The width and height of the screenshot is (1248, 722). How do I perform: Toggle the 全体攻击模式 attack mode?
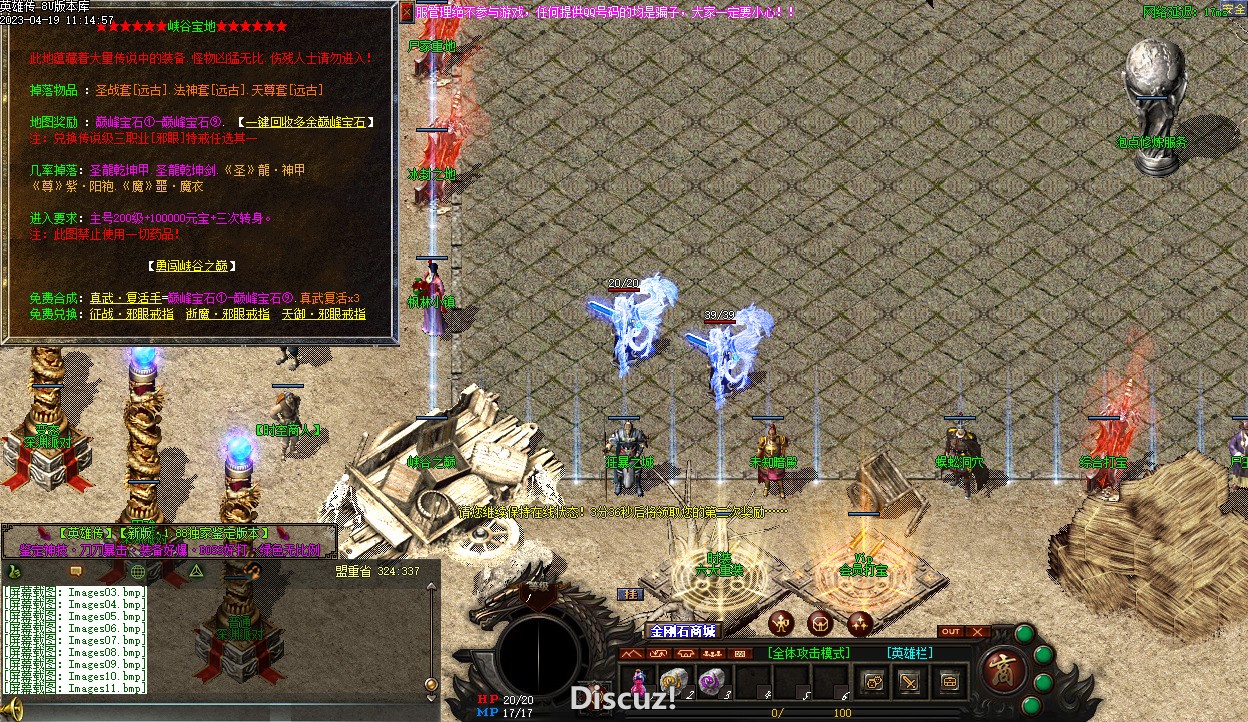pyautogui.click(x=809, y=653)
